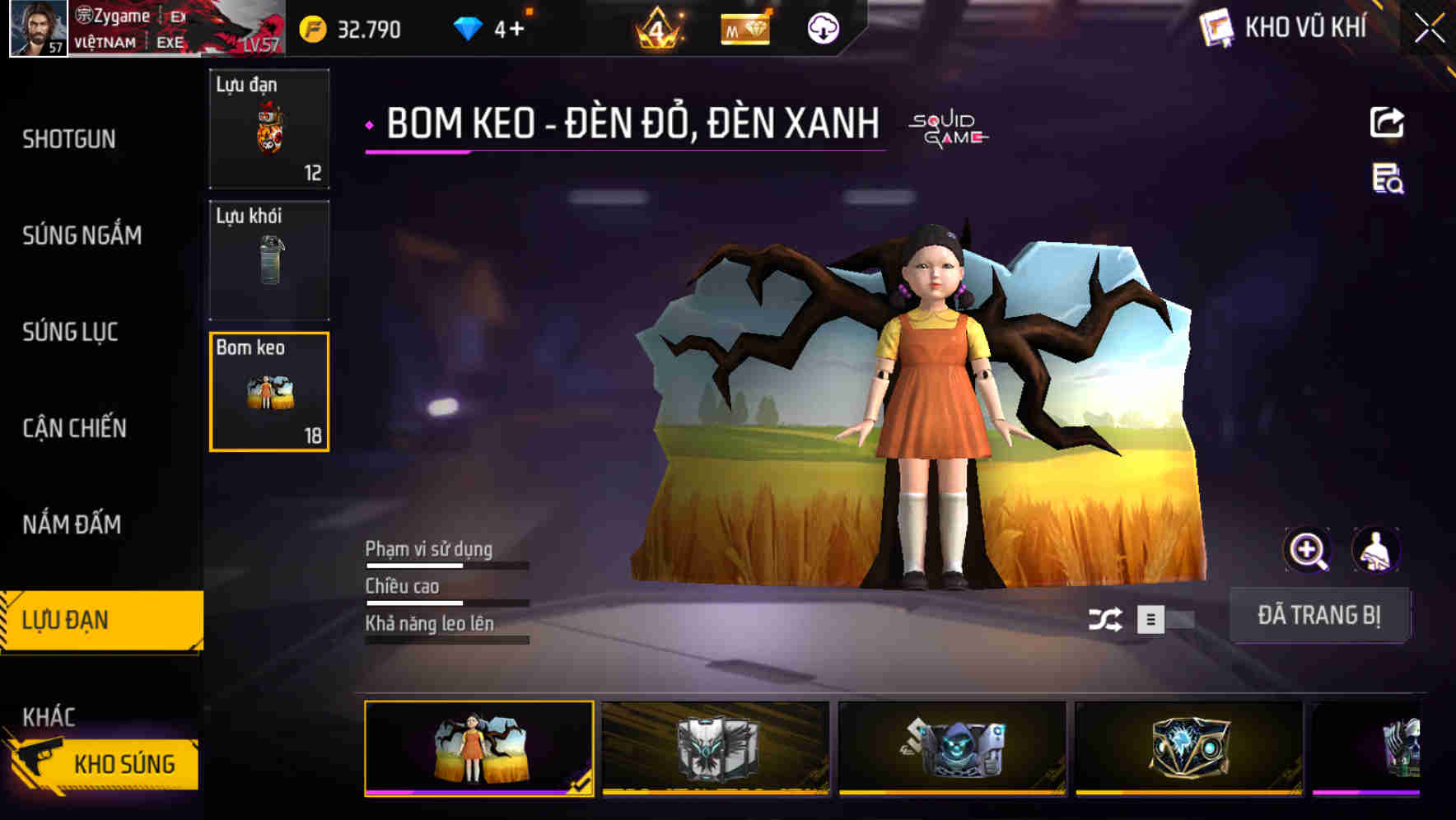1456x820 pixels.
Task: Open the character equip preview icon
Action: pos(1377,550)
